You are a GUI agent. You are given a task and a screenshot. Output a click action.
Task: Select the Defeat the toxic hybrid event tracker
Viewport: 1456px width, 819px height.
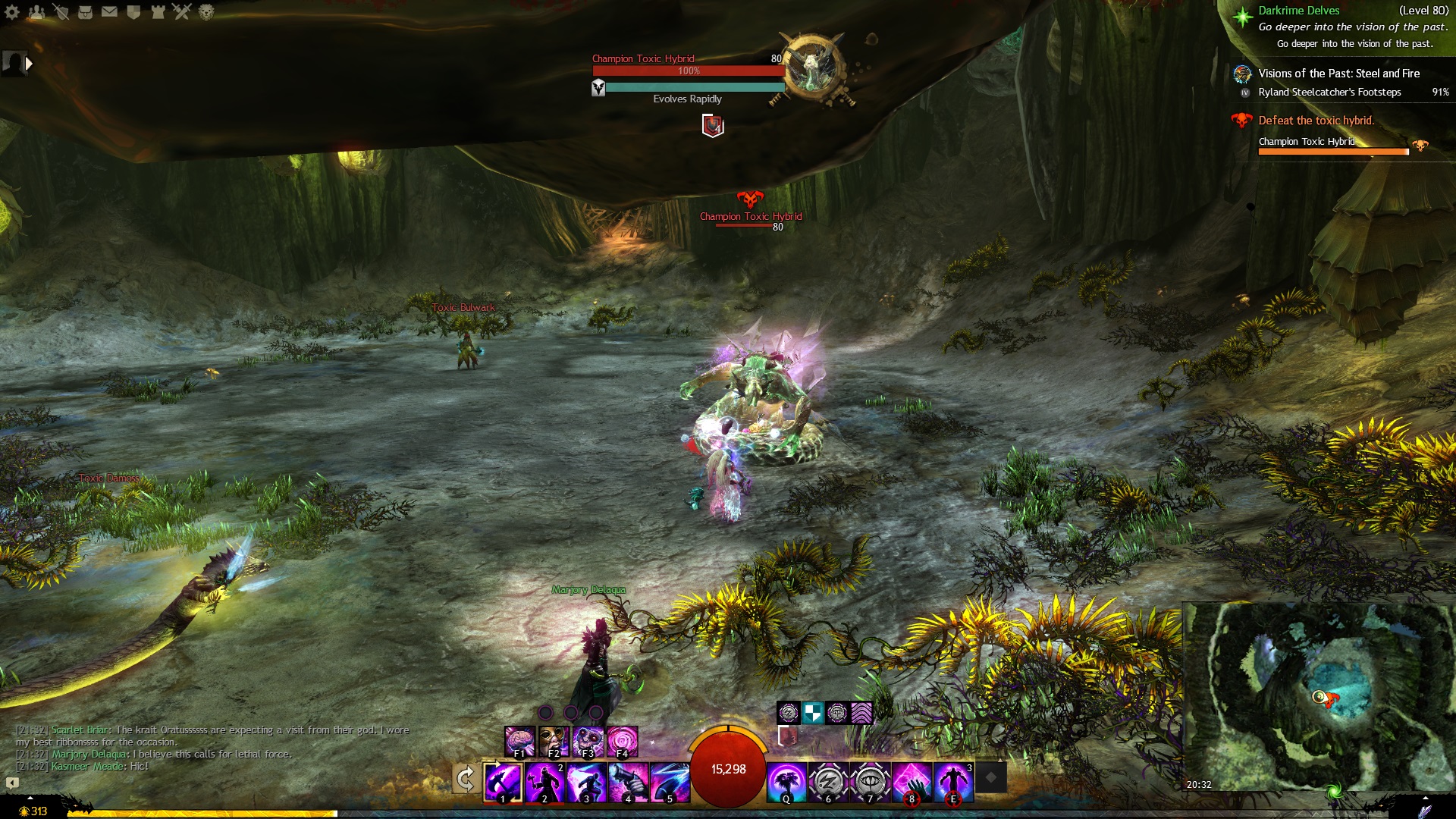(1316, 121)
